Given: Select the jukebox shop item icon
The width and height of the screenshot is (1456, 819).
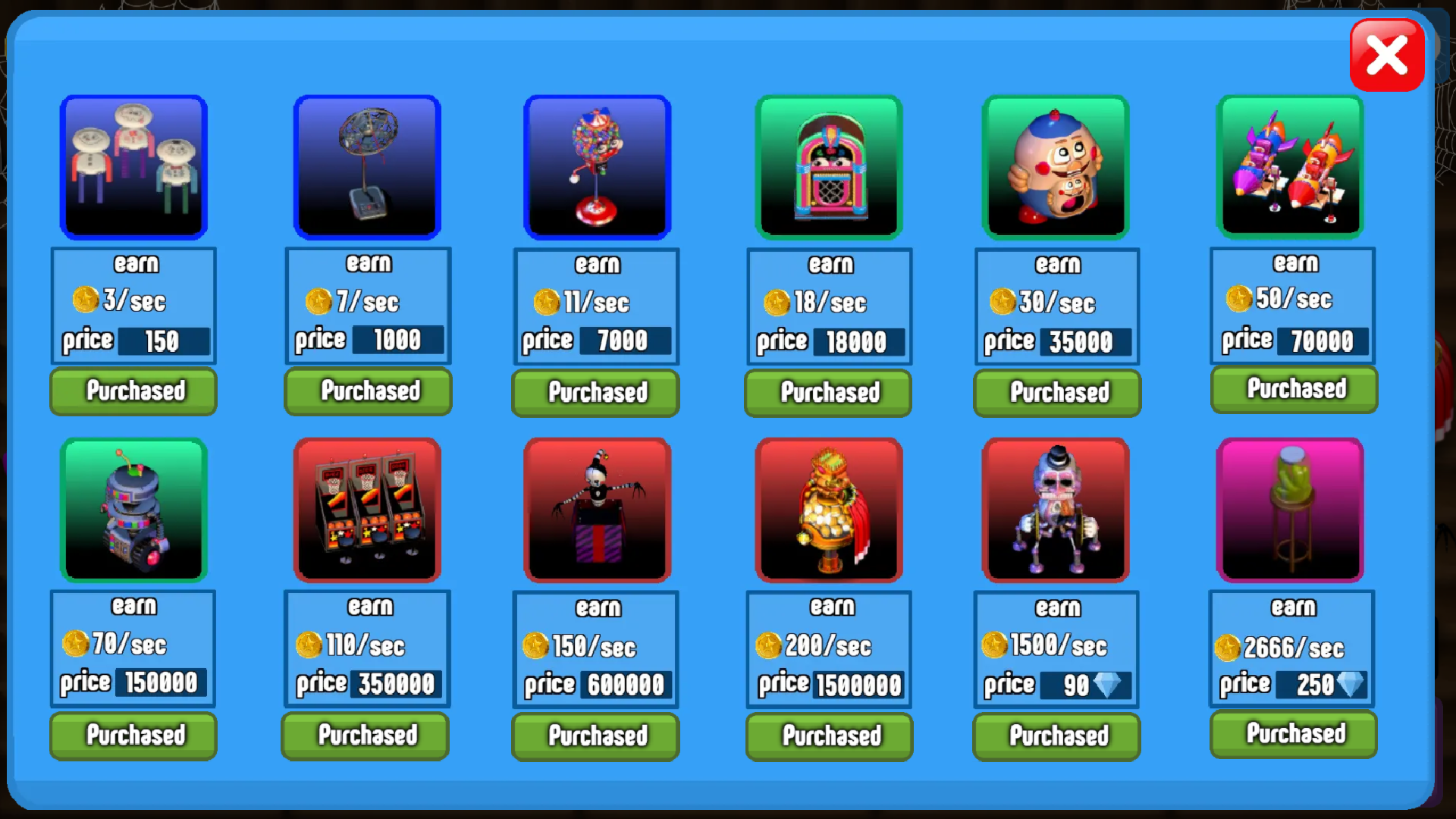Looking at the screenshot, I should point(828,166).
